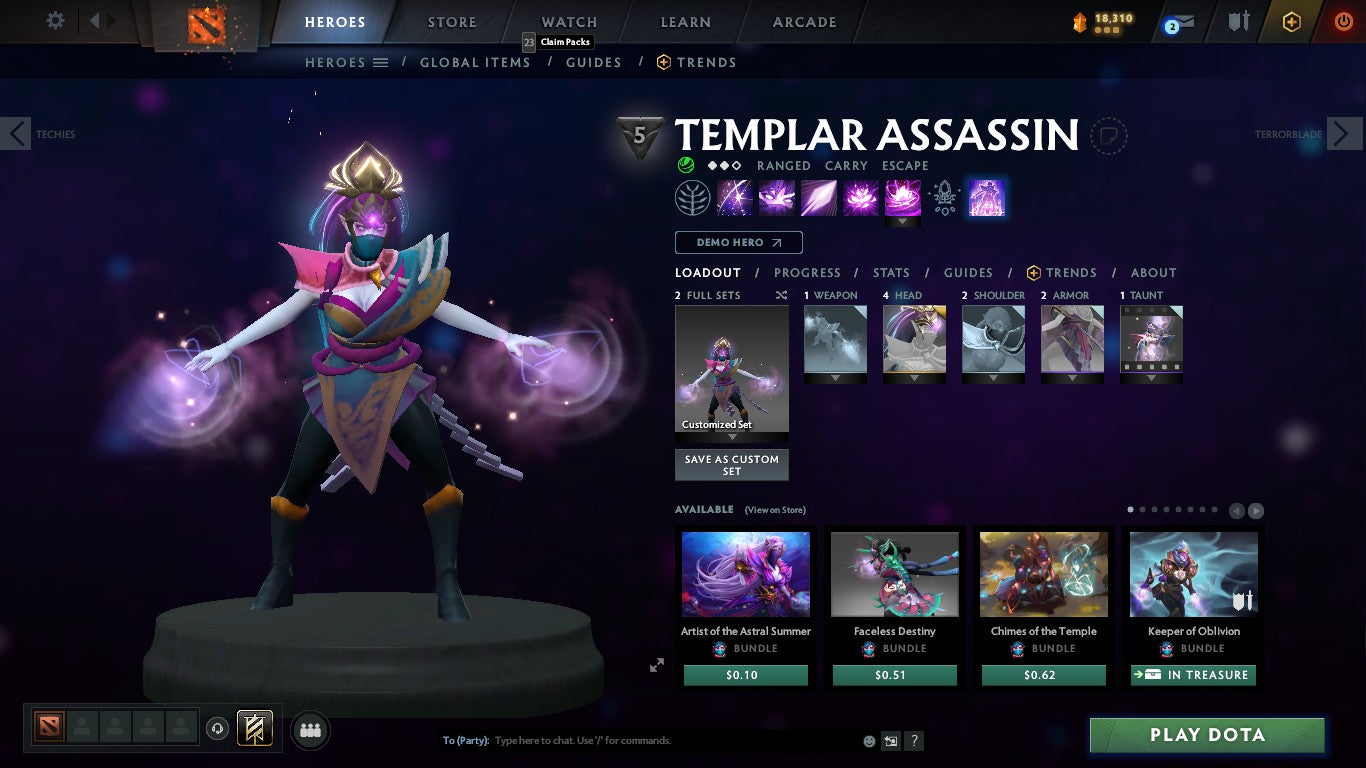View the Aghanim's Scepter upgrade icon
Screen dimensions: 1366x768
943,197
